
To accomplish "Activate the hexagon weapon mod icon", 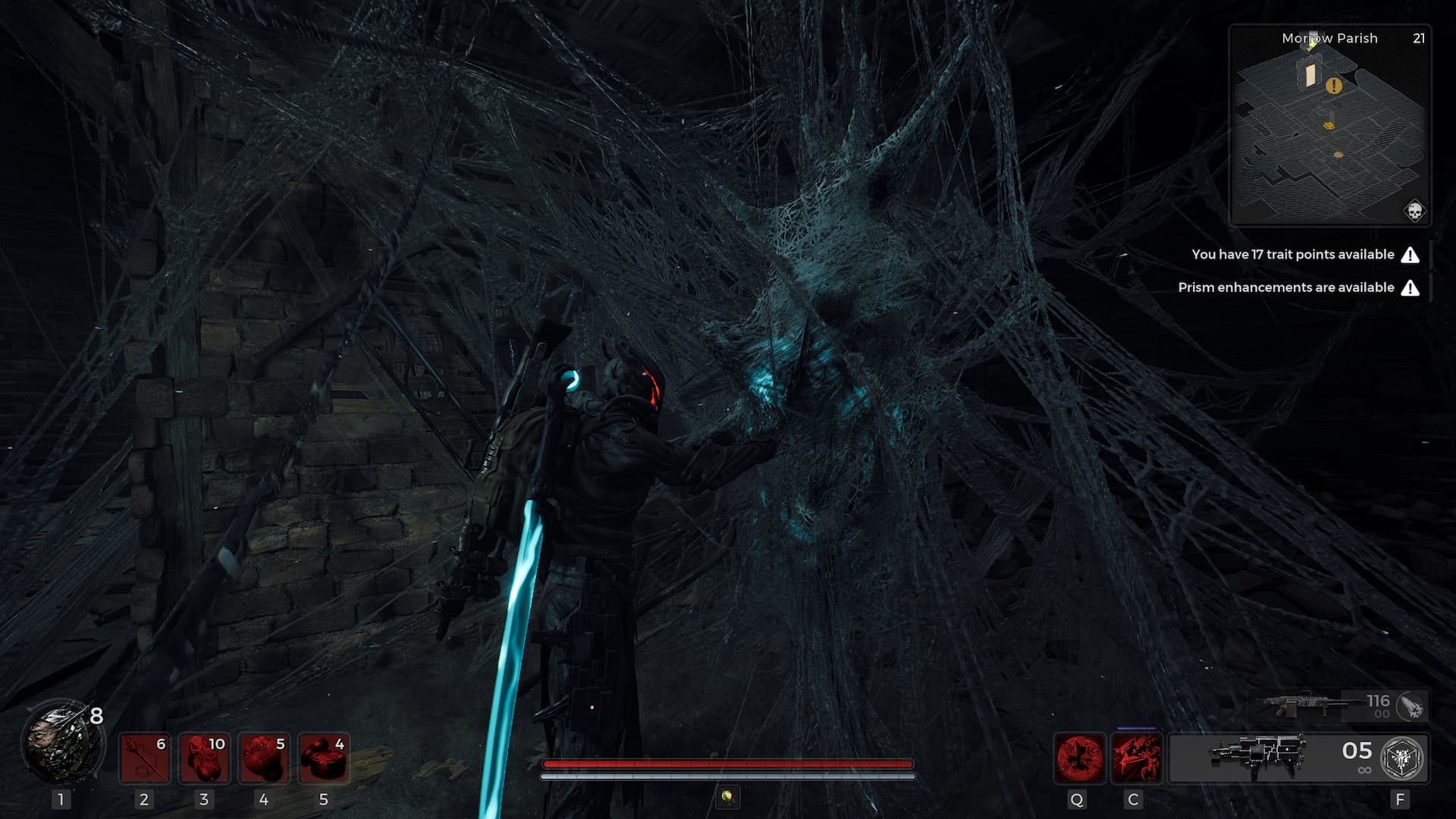I will tap(1403, 758).
